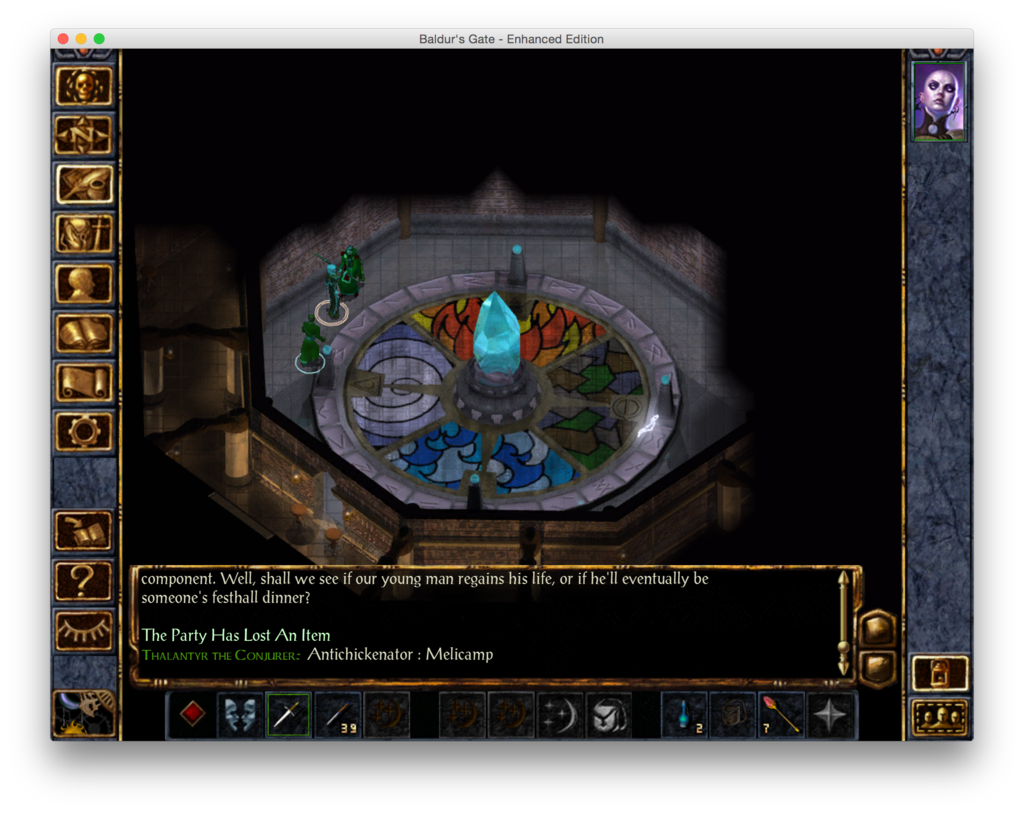The height and width of the screenshot is (813, 1024).
Task: Open help with the question mark button
Action: coord(84,581)
